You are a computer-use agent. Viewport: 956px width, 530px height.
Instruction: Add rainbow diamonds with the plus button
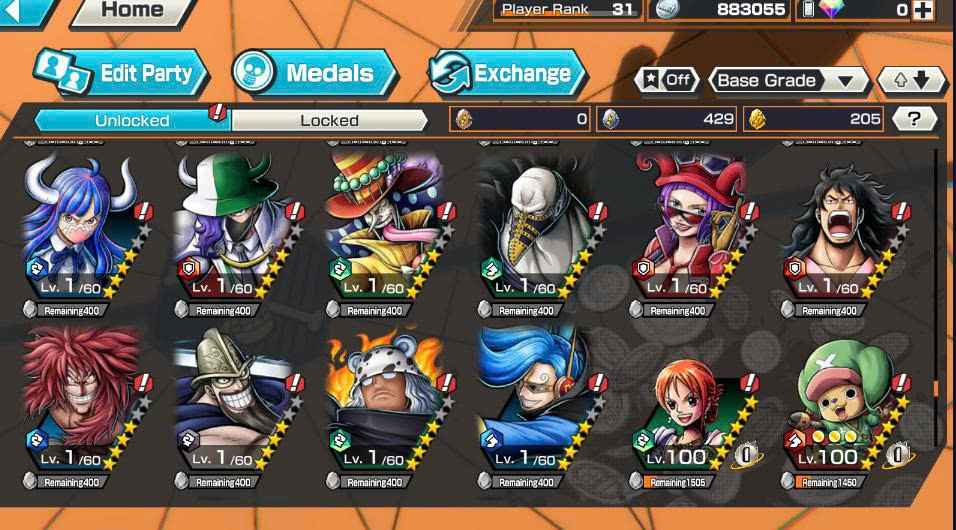(x=922, y=10)
